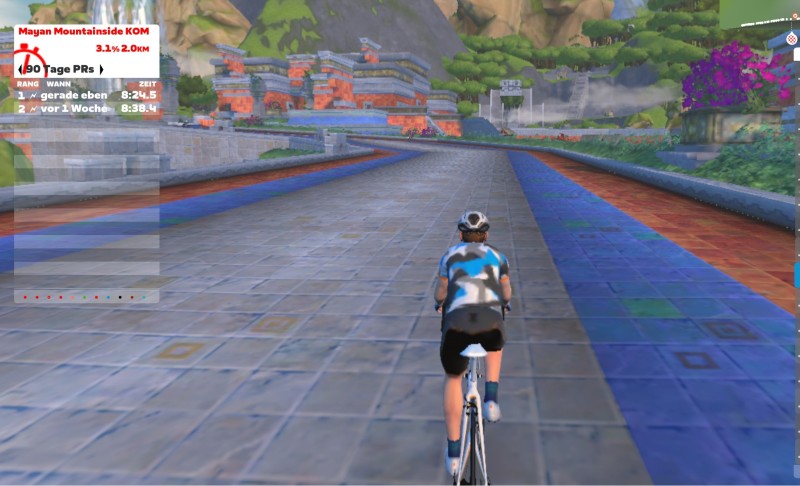Image resolution: width=800 pixels, height=486 pixels.
Task: Click the left arrow beside 90 Tage PRs
Action: click(x=21, y=69)
